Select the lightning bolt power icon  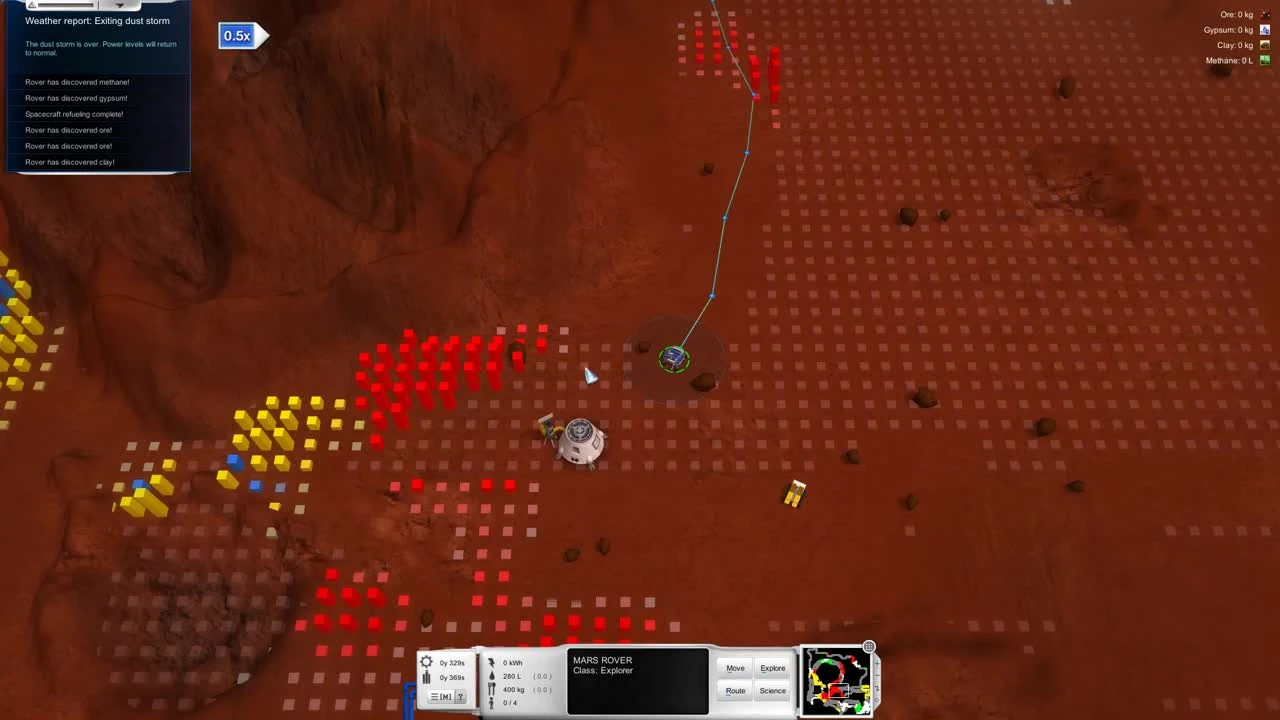[492, 661]
